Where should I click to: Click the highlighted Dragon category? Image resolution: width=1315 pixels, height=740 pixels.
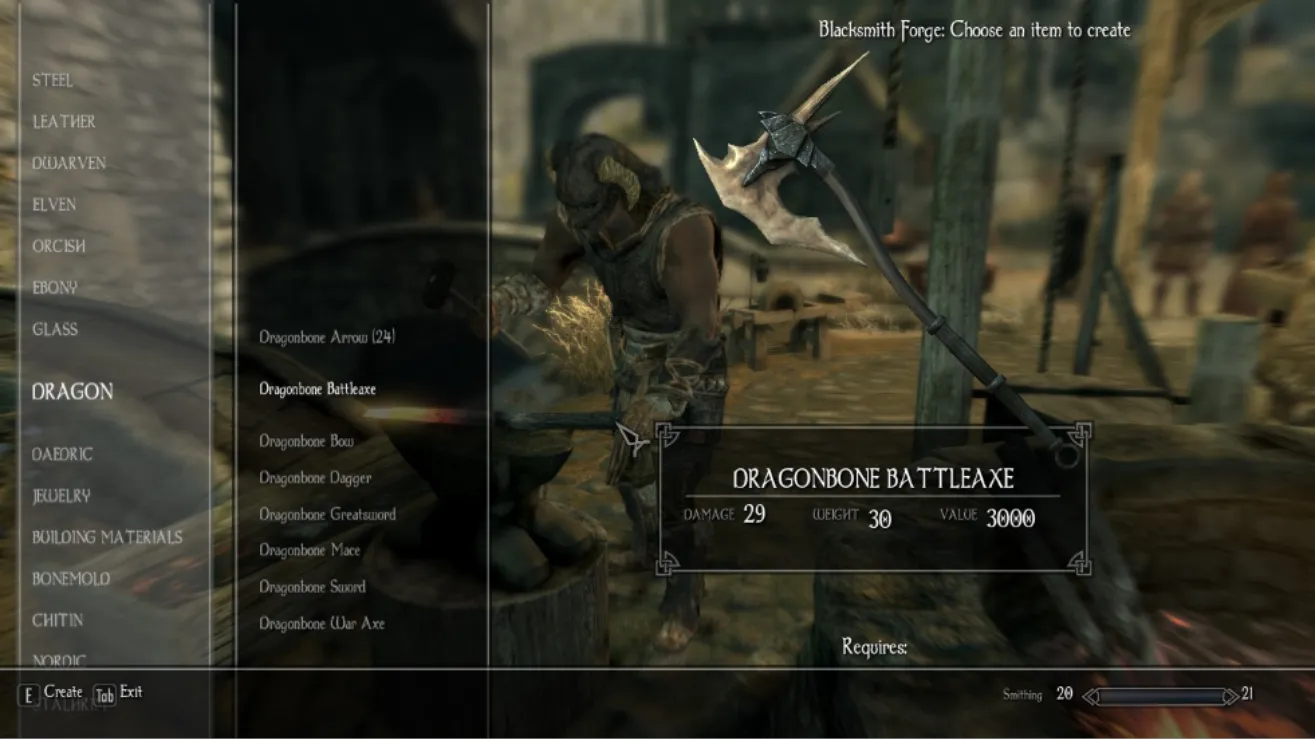click(72, 392)
